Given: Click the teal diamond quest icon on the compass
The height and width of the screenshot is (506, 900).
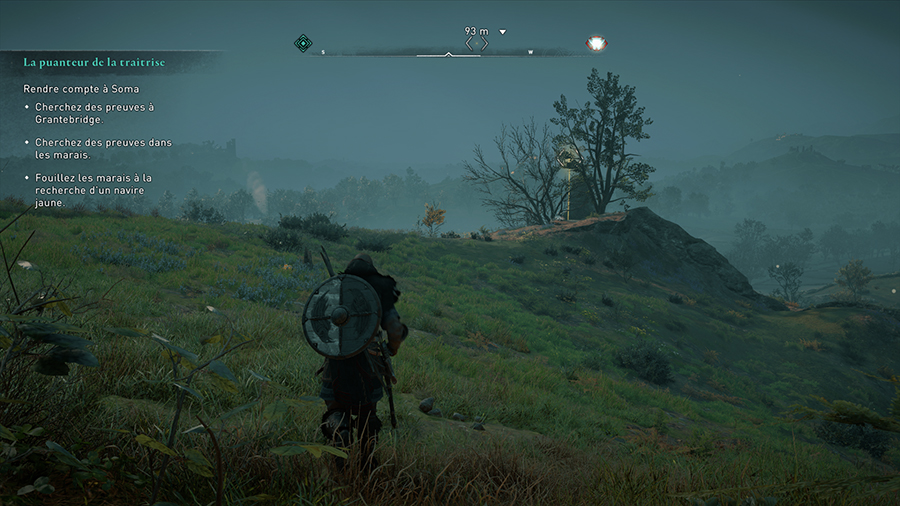Looking at the screenshot, I should (x=303, y=43).
